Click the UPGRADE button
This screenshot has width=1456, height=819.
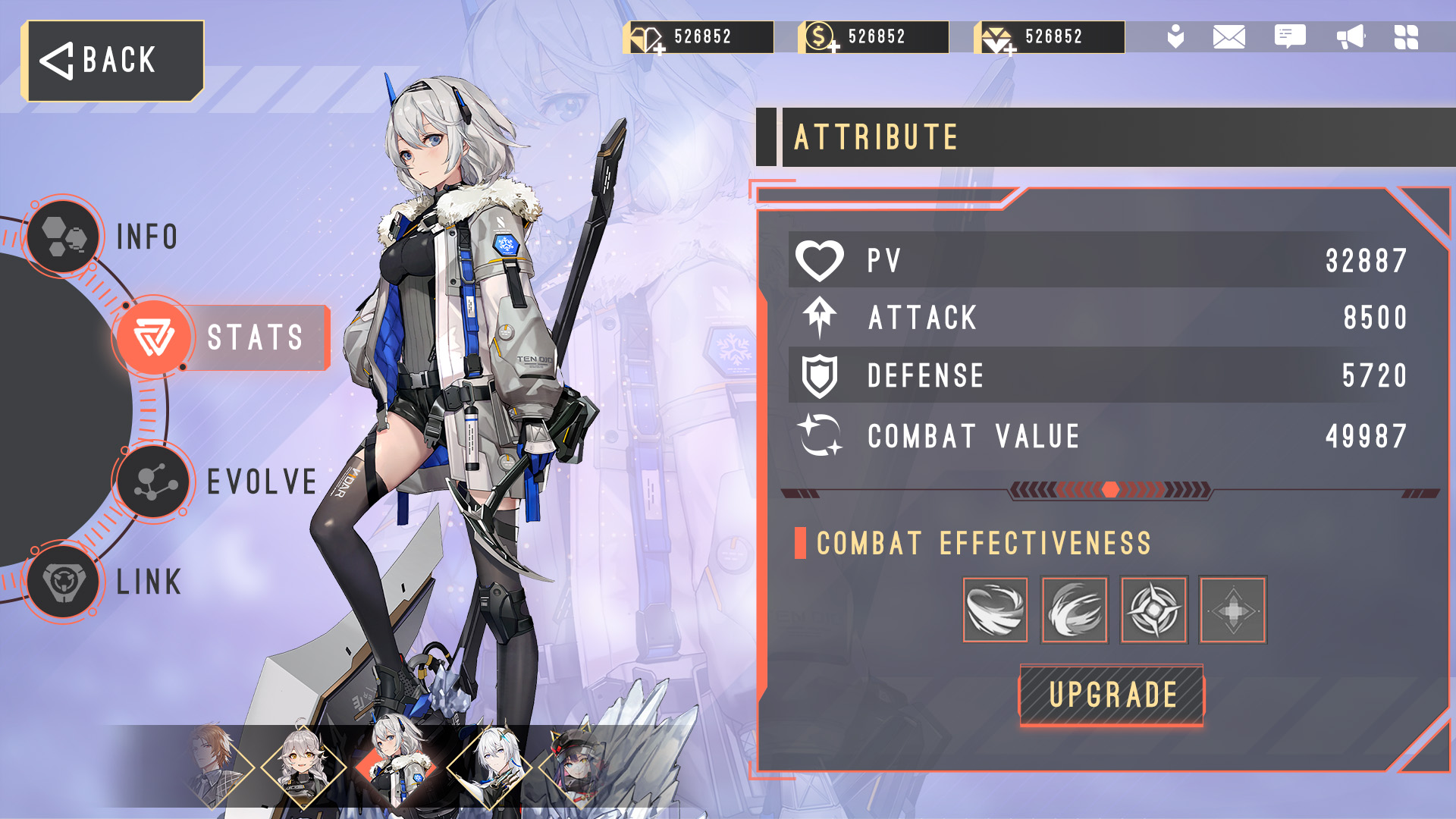click(1112, 695)
